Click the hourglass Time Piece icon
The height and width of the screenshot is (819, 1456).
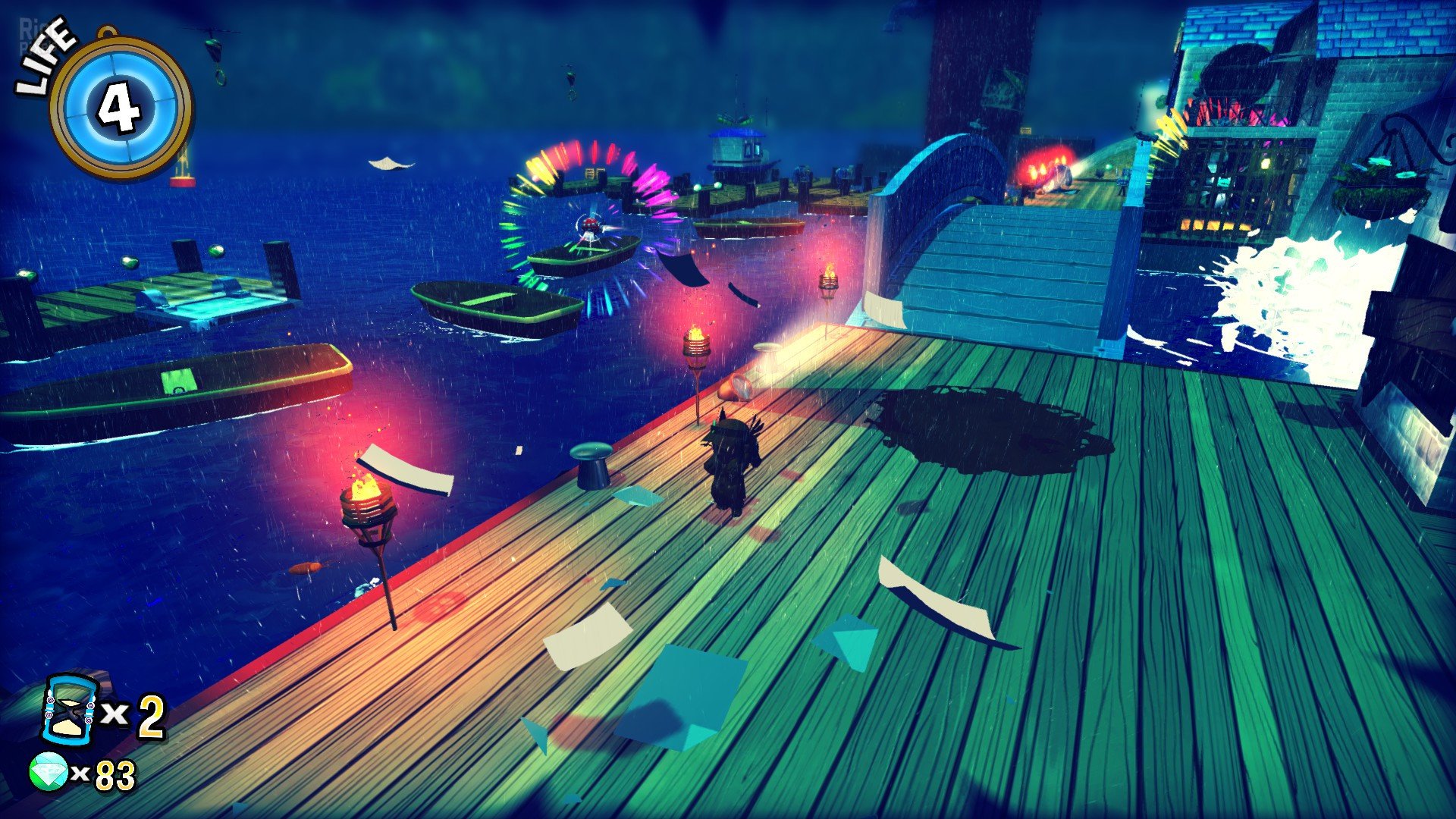click(x=70, y=711)
